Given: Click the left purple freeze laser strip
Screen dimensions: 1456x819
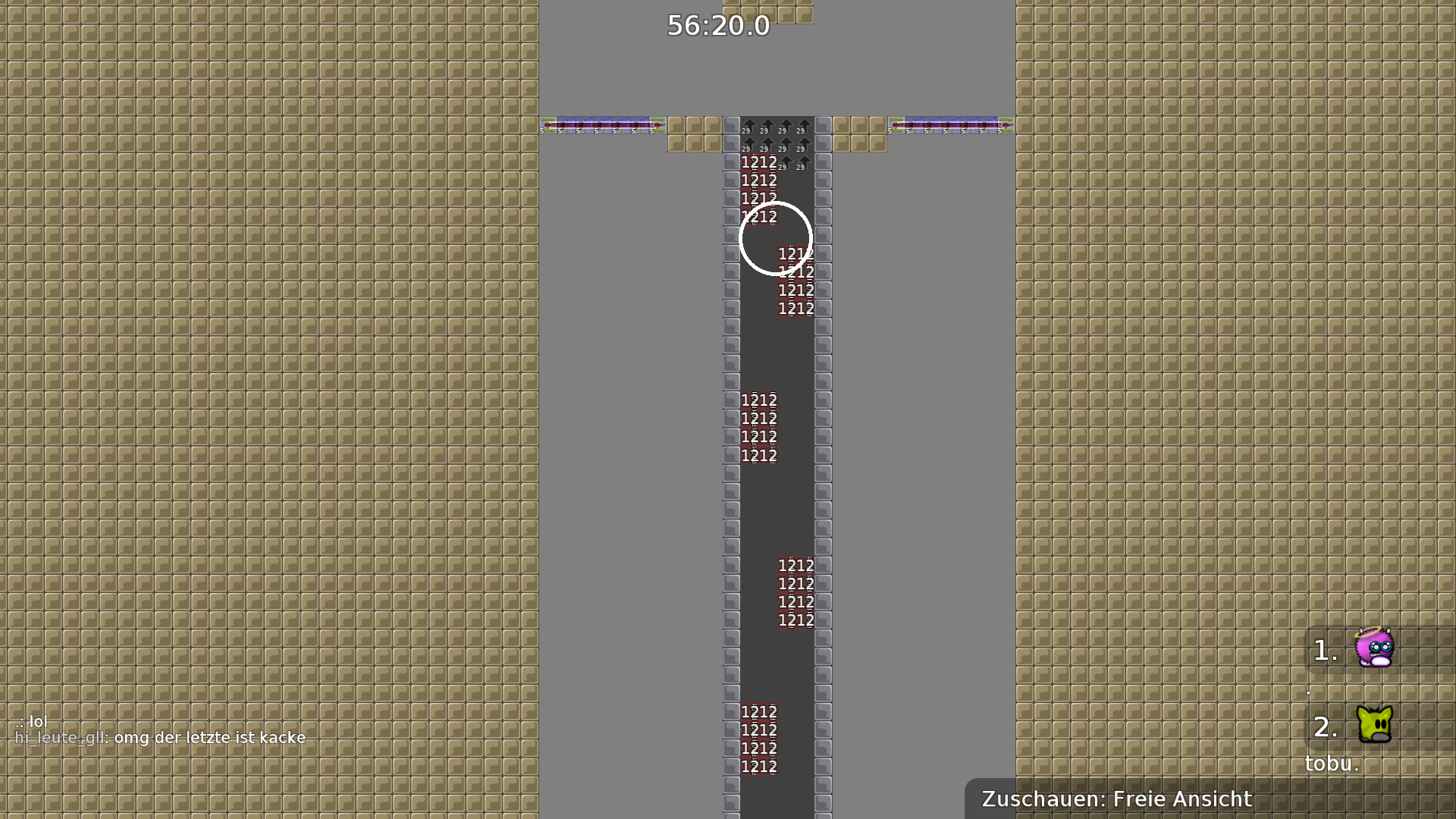Looking at the screenshot, I should click(601, 125).
